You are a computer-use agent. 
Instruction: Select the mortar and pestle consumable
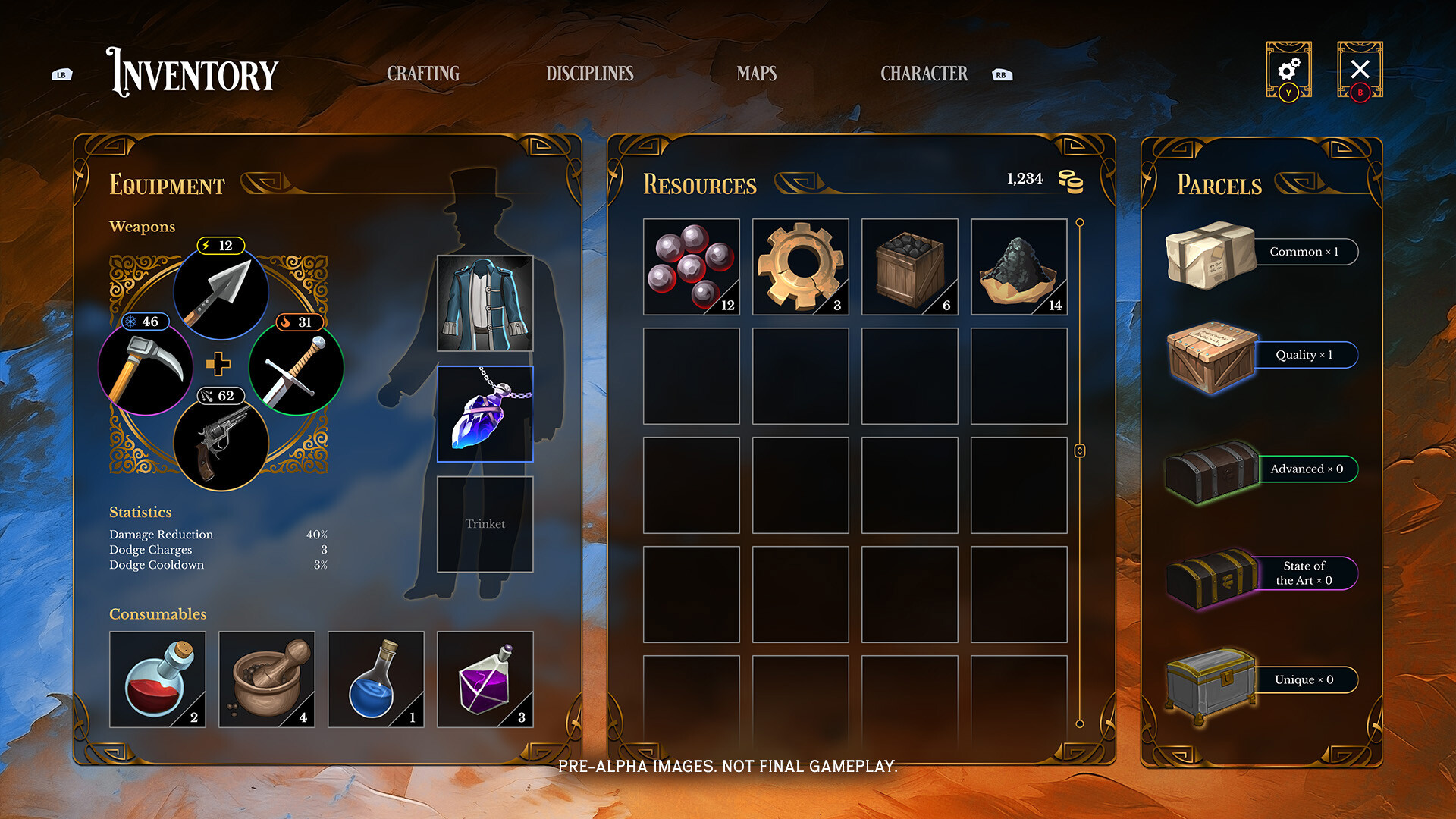(266, 679)
